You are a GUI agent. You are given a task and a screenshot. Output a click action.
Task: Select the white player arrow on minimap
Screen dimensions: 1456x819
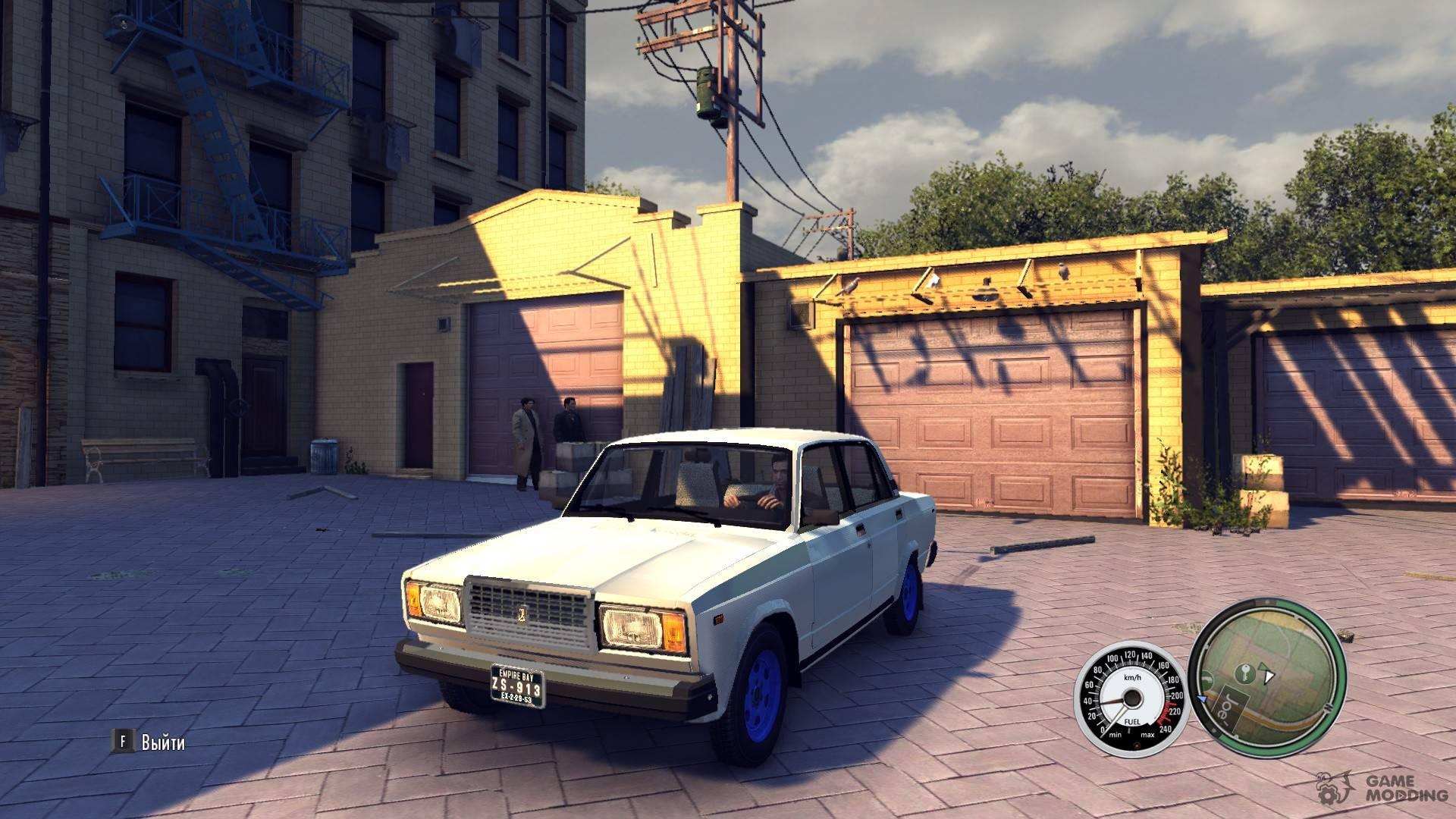click(x=1270, y=674)
